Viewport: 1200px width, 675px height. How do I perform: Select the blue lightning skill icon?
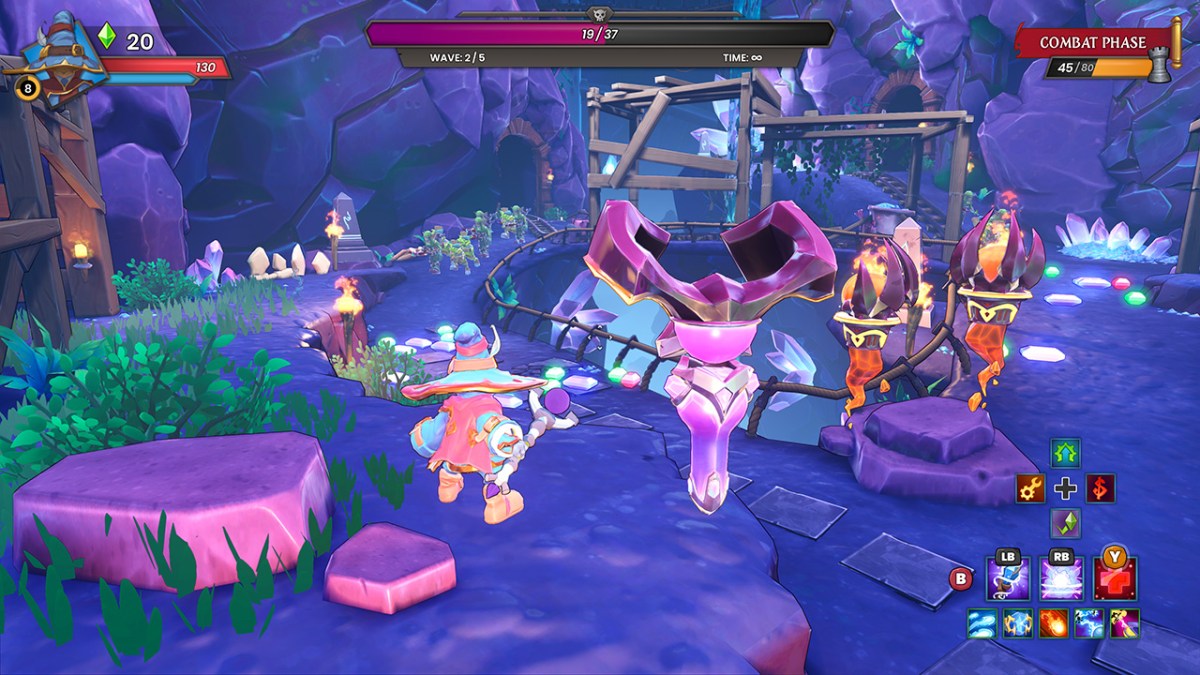click(x=1089, y=624)
